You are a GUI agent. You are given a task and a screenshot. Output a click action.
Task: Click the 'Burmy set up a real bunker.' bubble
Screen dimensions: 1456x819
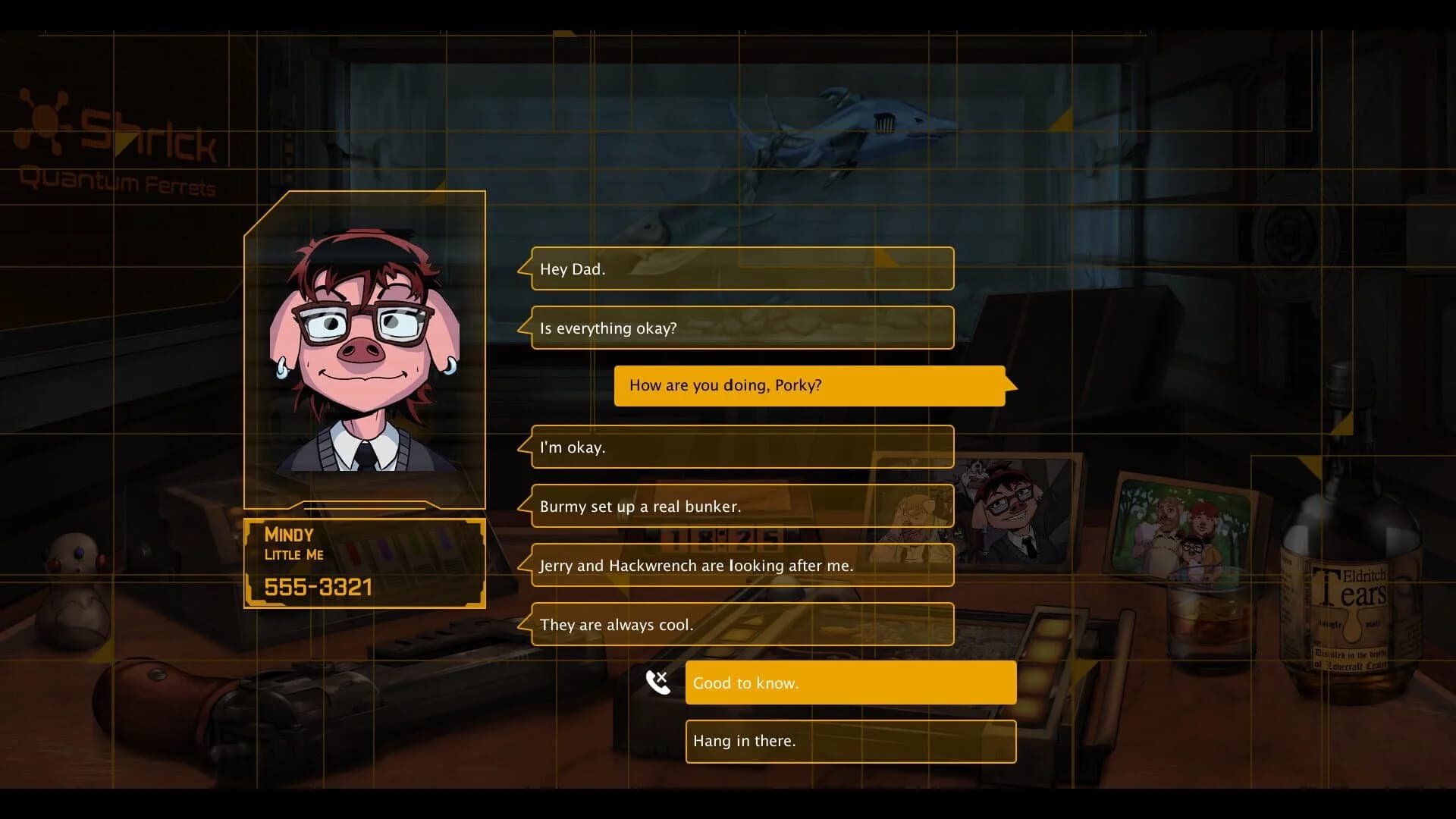click(742, 506)
